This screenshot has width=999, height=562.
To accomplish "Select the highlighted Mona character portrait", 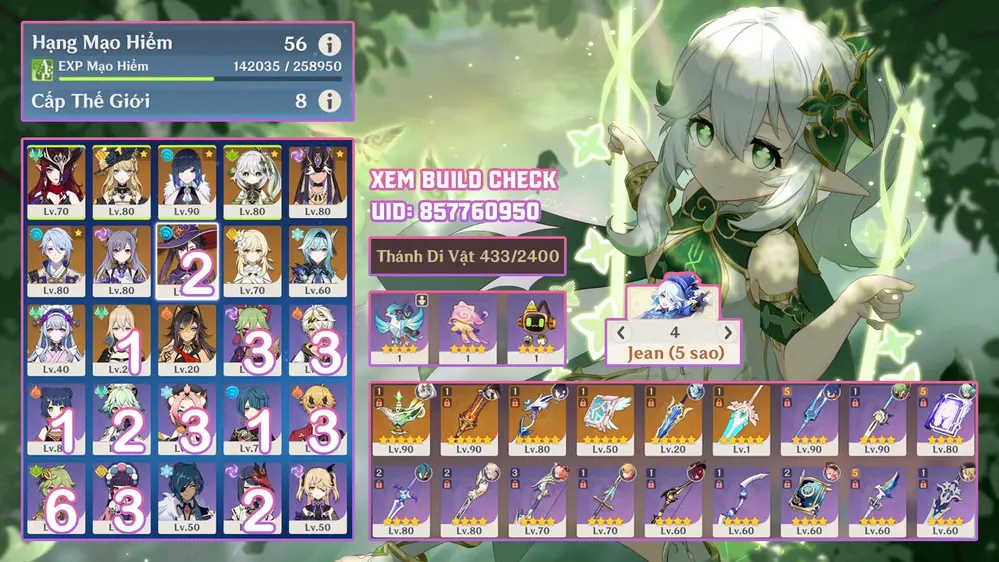I will (187, 261).
